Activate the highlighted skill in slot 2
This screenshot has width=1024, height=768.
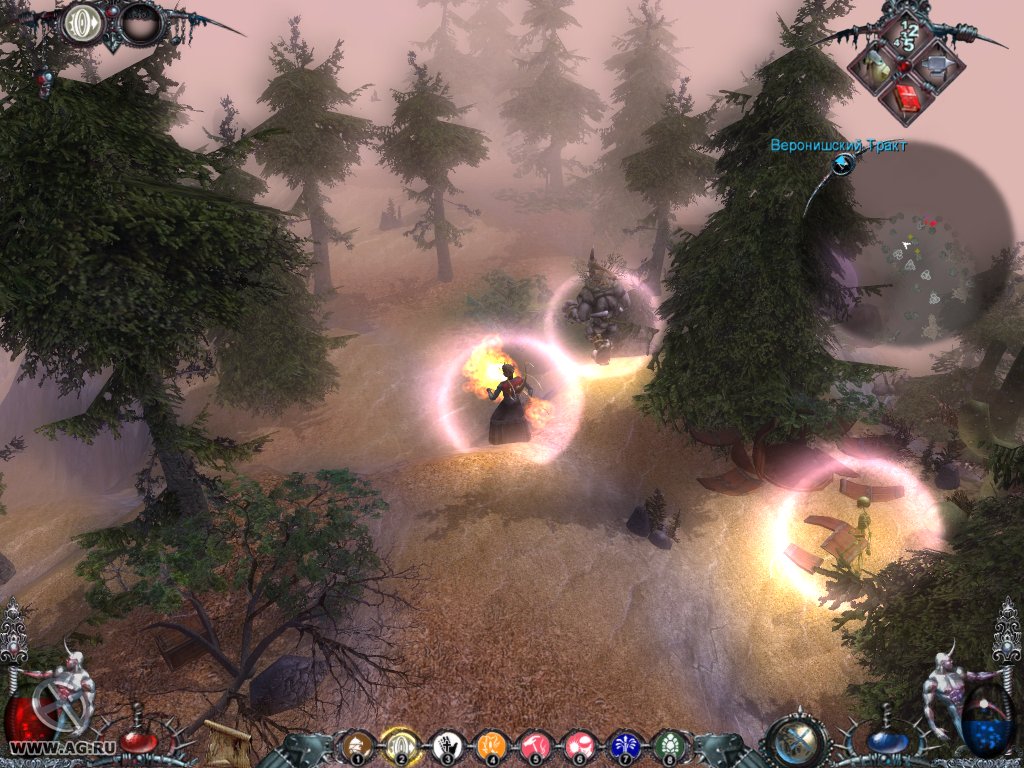(399, 745)
